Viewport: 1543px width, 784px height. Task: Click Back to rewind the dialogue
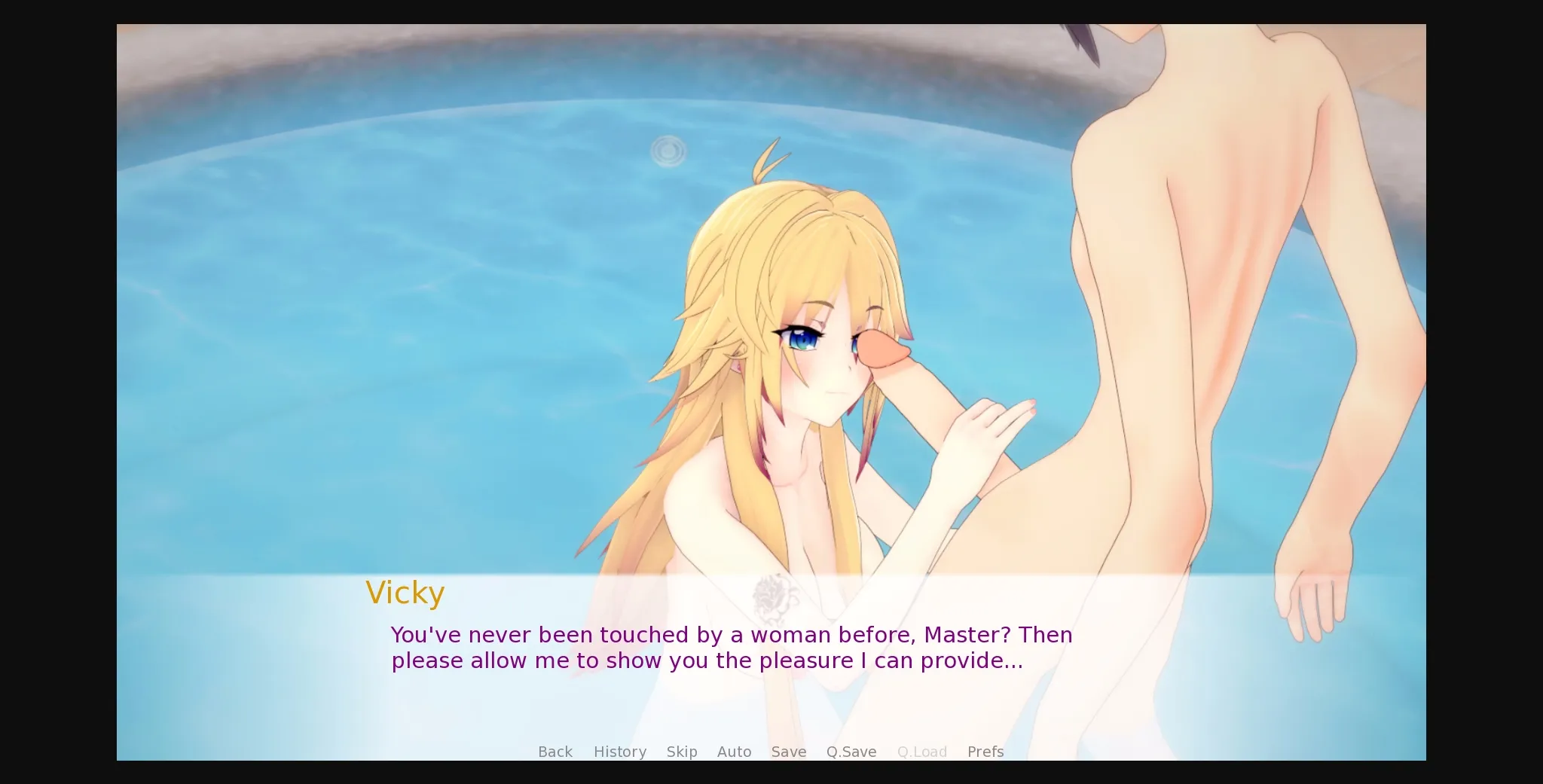point(555,751)
